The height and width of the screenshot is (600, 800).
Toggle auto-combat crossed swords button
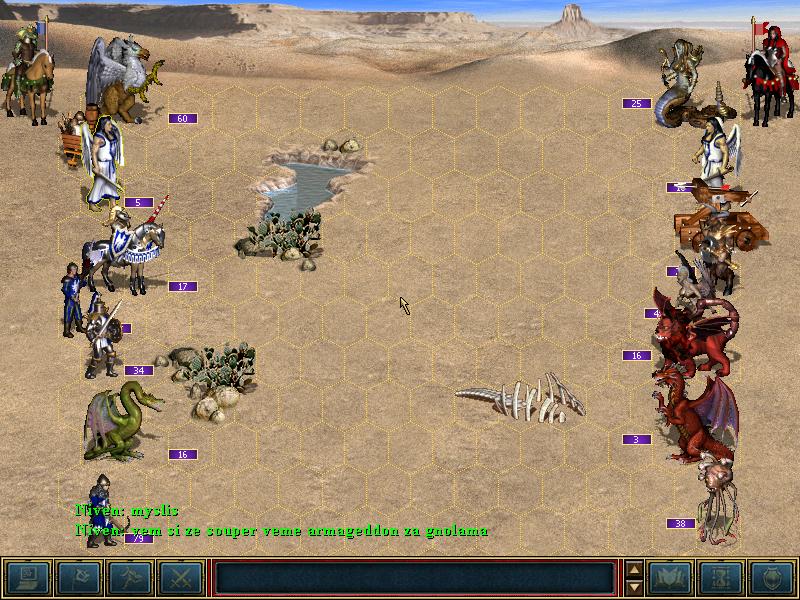tap(181, 578)
